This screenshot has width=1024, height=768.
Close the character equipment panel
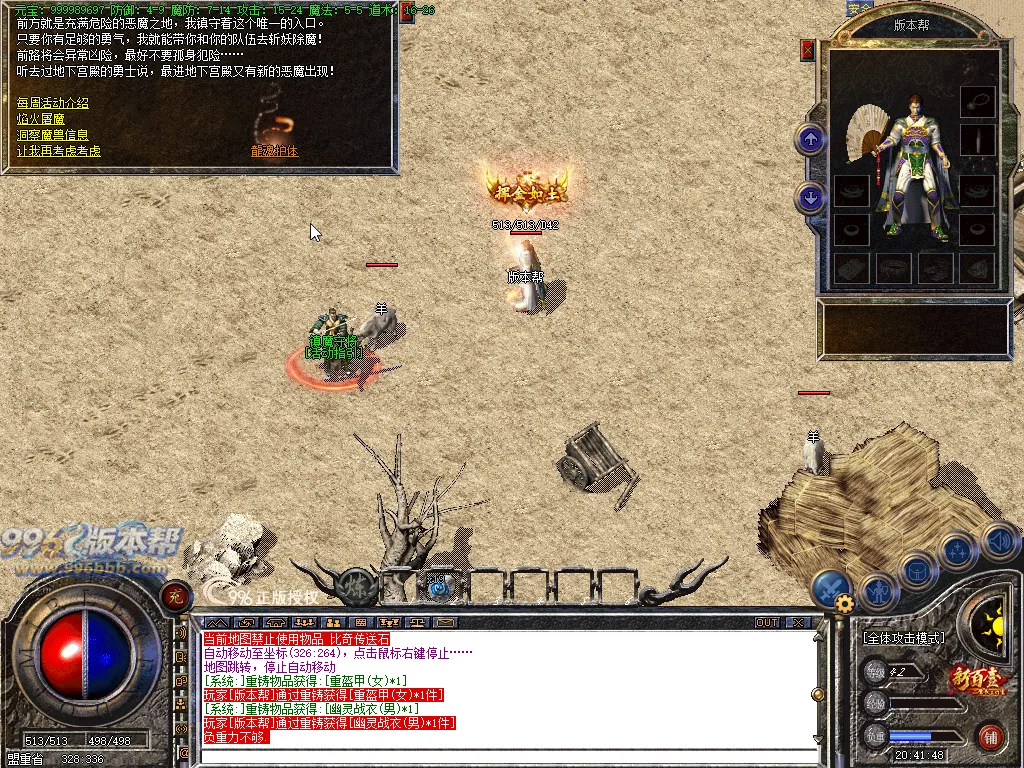point(808,50)
